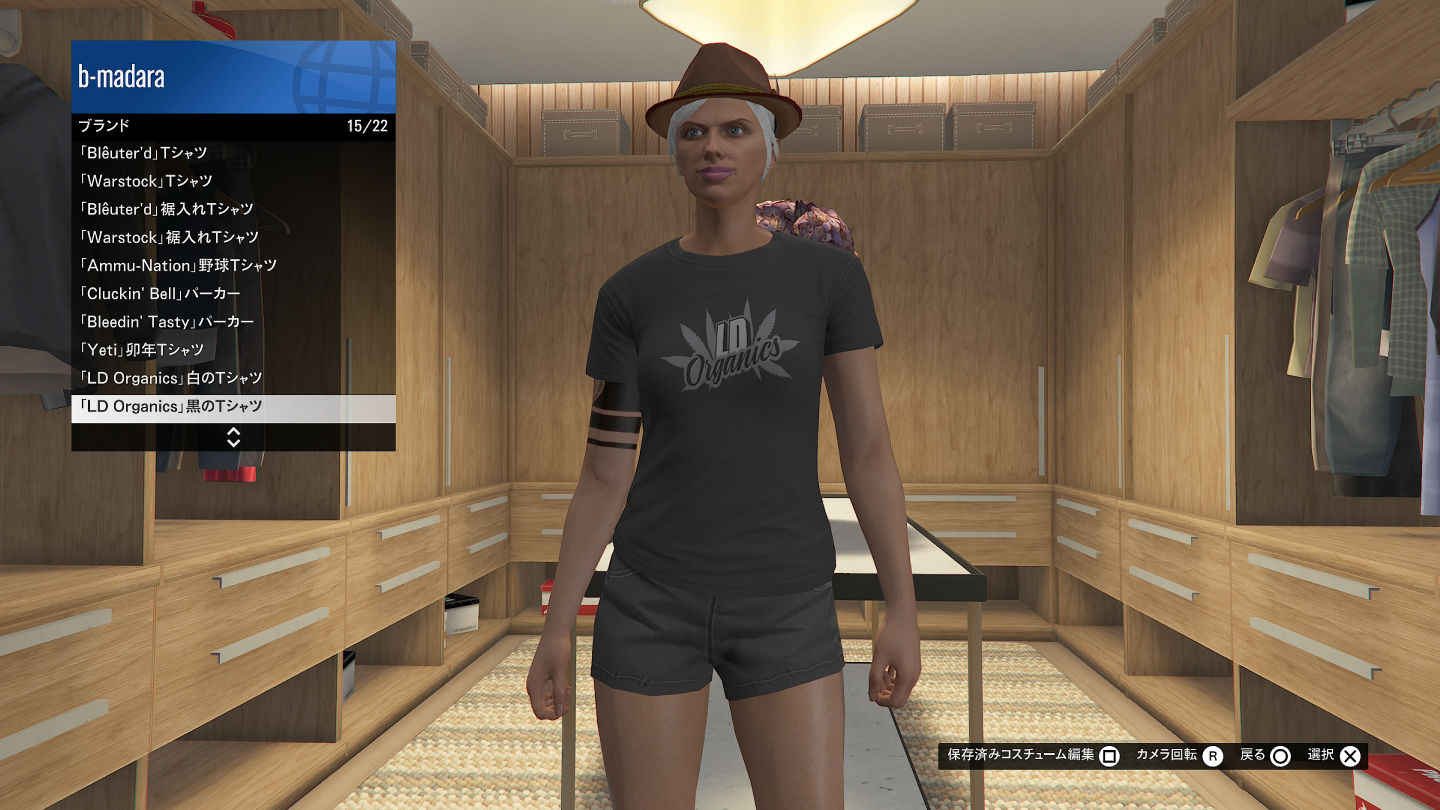Choose the 「Yeti」卯年Tシャツ entry
This screenshot has height=810, width=1440.
233,349
